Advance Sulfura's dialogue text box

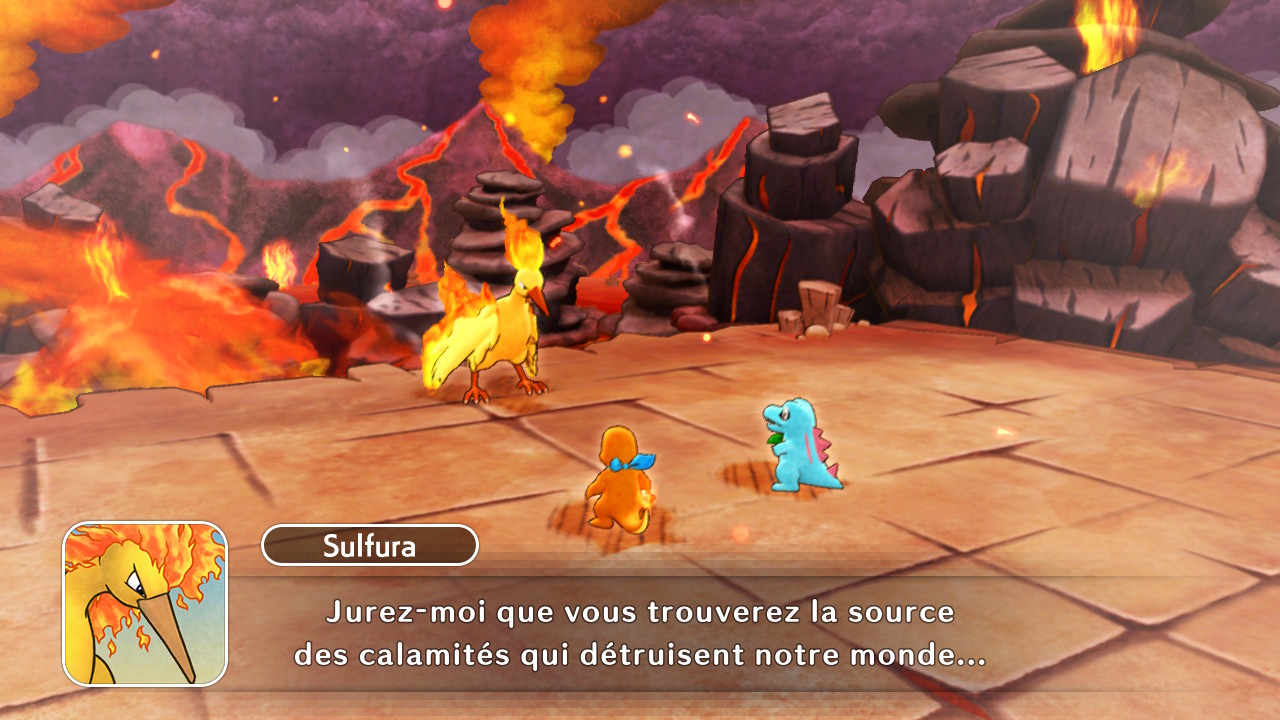click(x=640, y=633)
